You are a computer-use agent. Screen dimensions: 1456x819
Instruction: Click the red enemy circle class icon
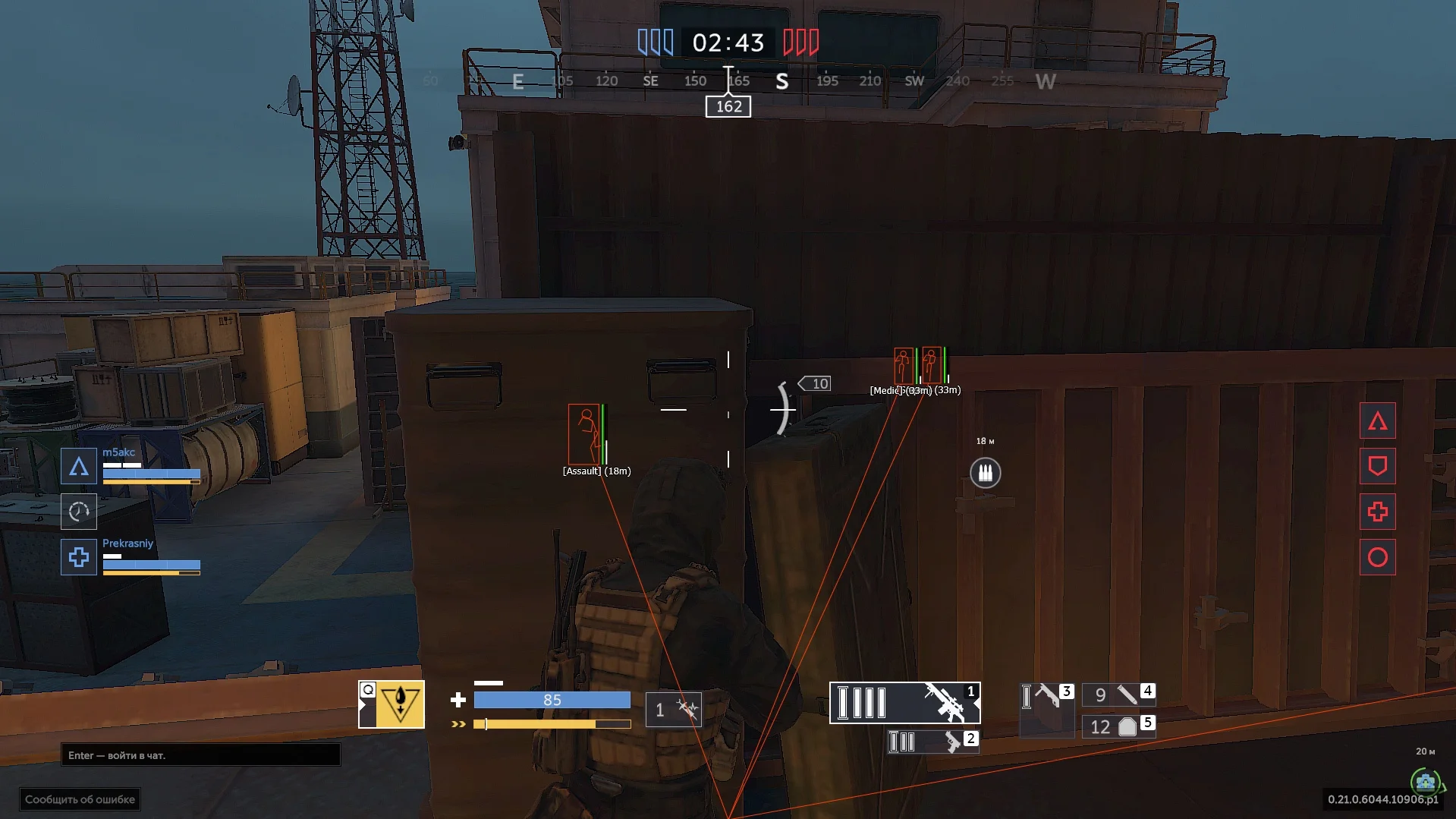(x=1377, y=557)
